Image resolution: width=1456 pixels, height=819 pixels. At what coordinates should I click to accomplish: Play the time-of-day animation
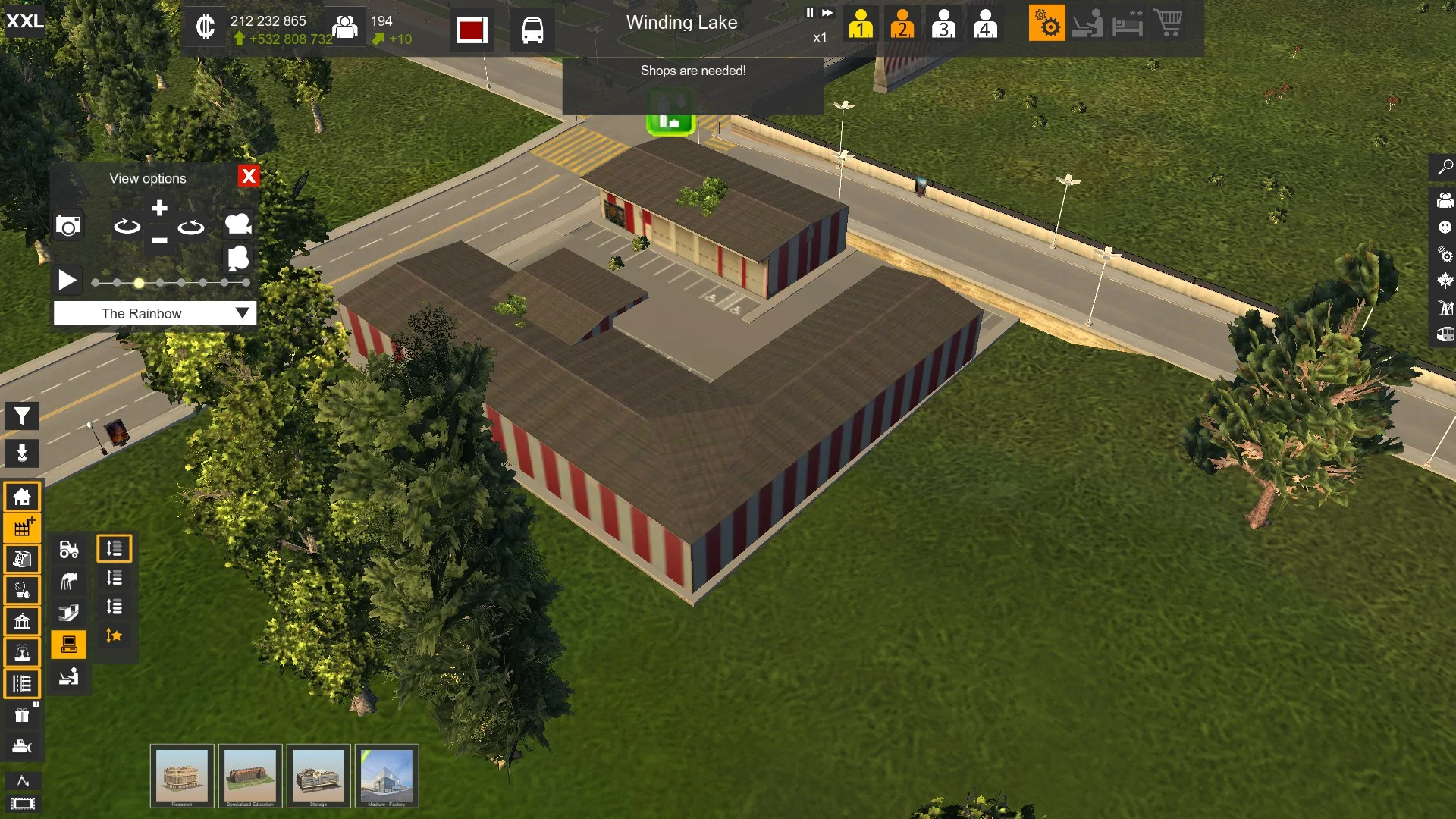[x=67, y=281]
